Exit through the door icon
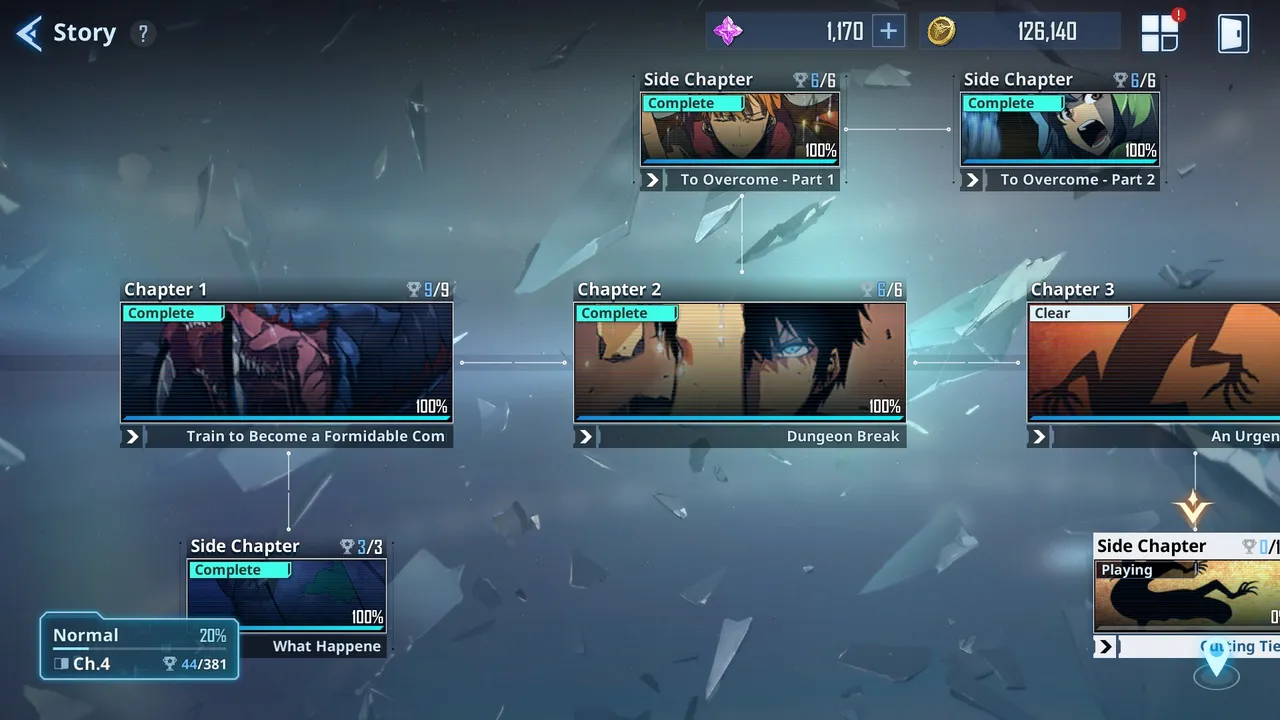 [x=1233, y=33]
